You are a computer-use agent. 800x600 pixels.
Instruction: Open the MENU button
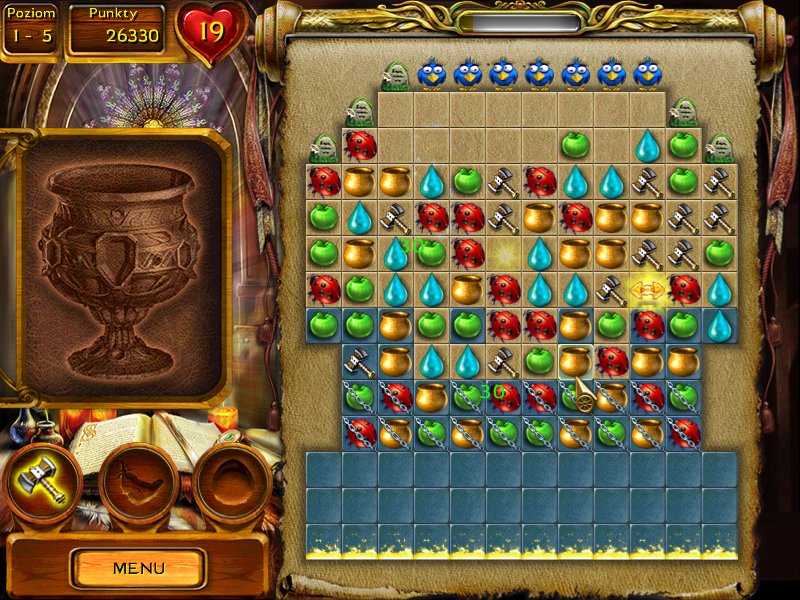coord(138,568)
